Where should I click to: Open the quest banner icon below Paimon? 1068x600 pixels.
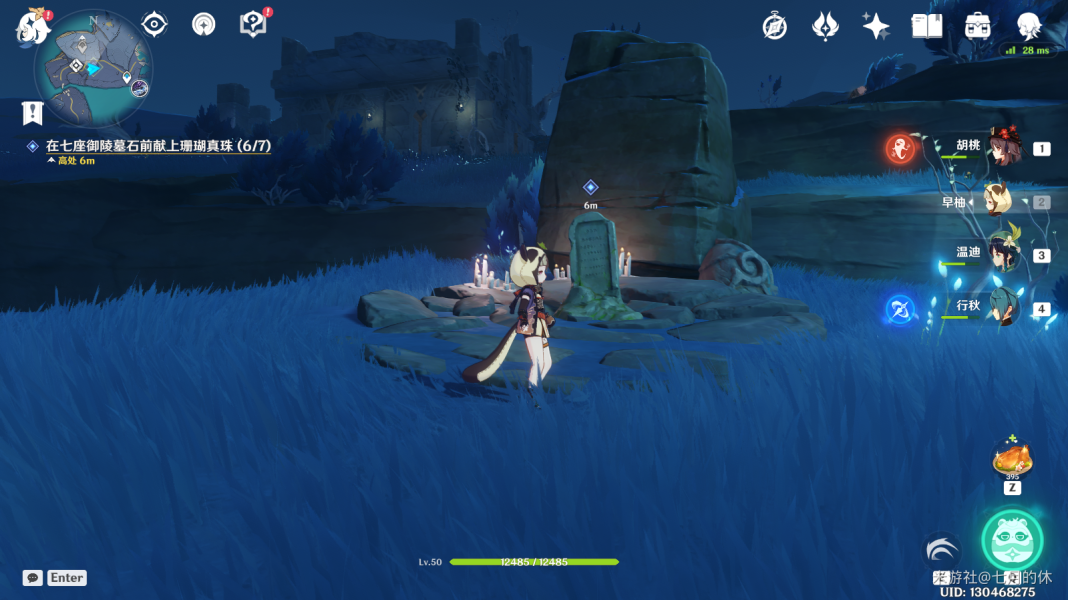pyautogui.click(x=33, y=112)
